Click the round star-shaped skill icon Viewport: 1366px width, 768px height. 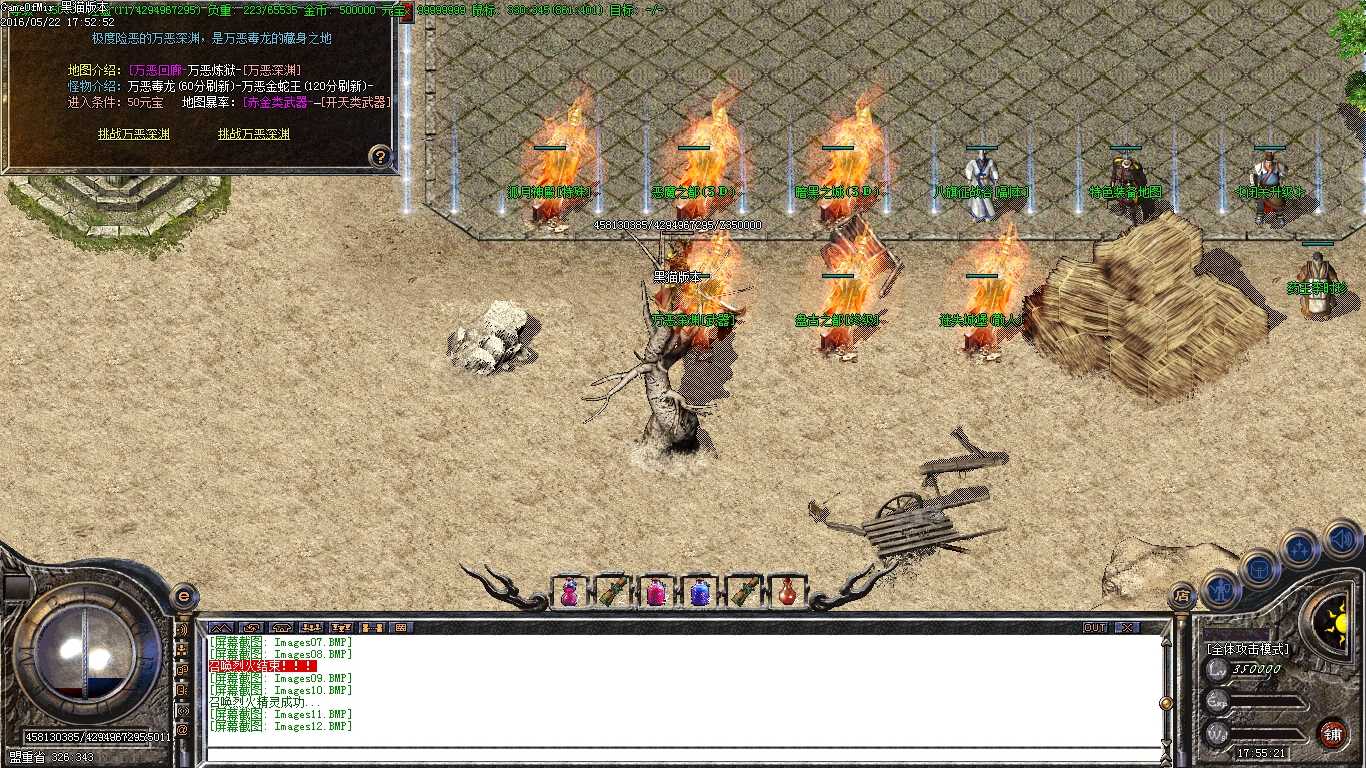pyautogui.click(x=1297, y=548)
